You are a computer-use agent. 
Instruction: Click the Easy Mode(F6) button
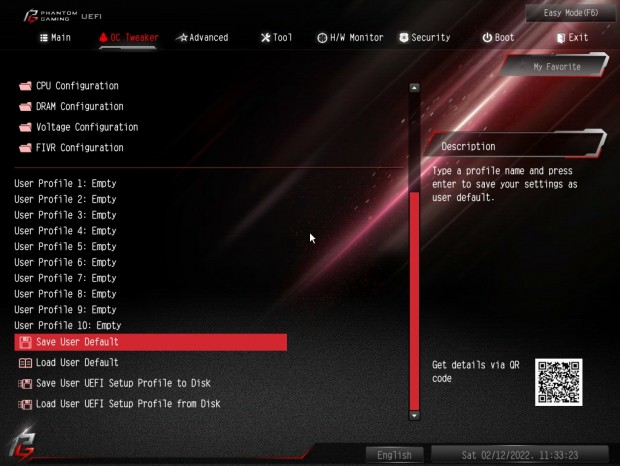571,12
